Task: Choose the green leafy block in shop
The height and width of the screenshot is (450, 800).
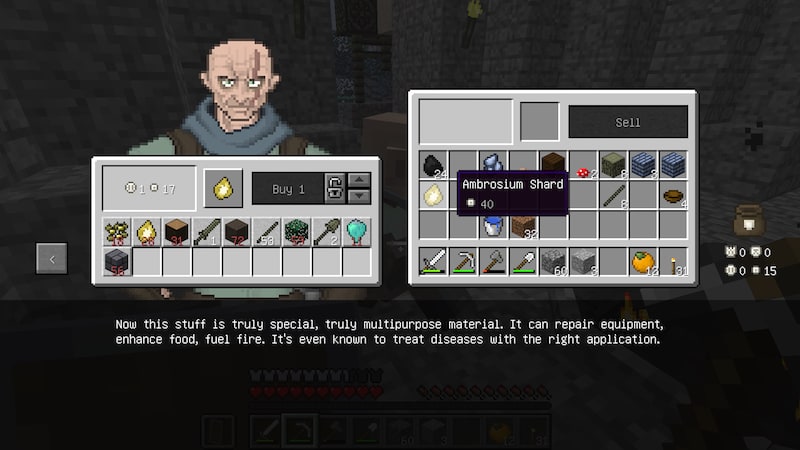Action: click(297, 232)
